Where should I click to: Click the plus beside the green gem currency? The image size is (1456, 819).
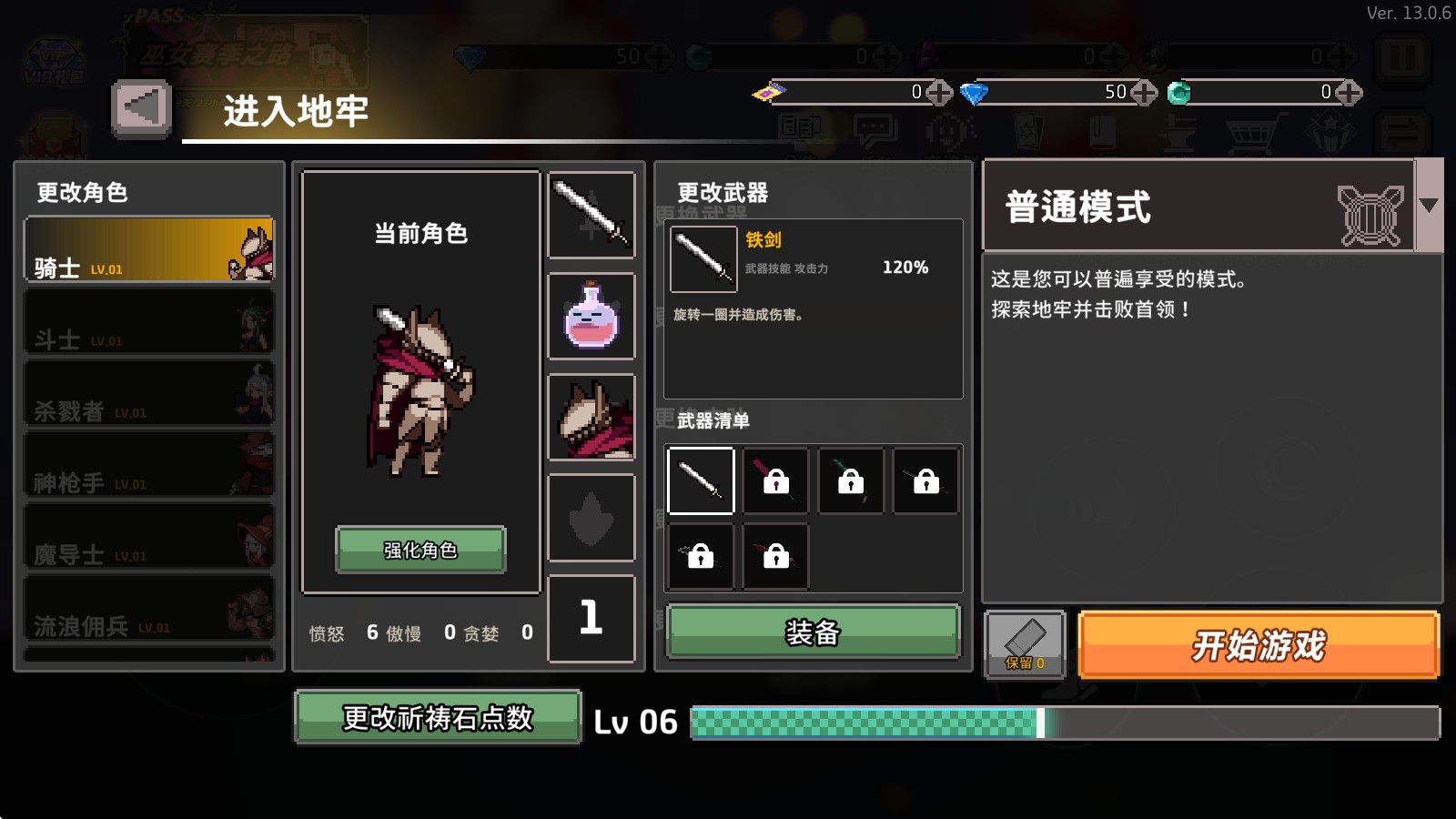pos(1349,92)
